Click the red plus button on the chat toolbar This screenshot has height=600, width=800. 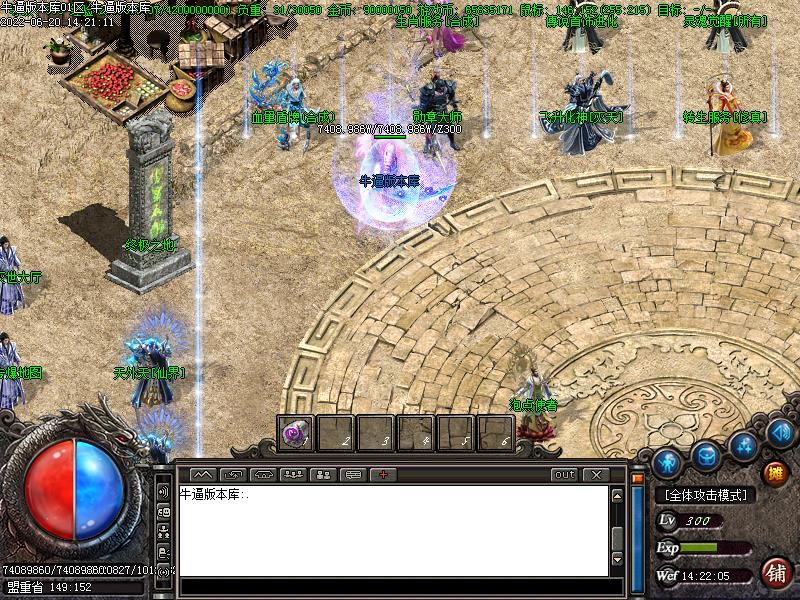[384, 474]
